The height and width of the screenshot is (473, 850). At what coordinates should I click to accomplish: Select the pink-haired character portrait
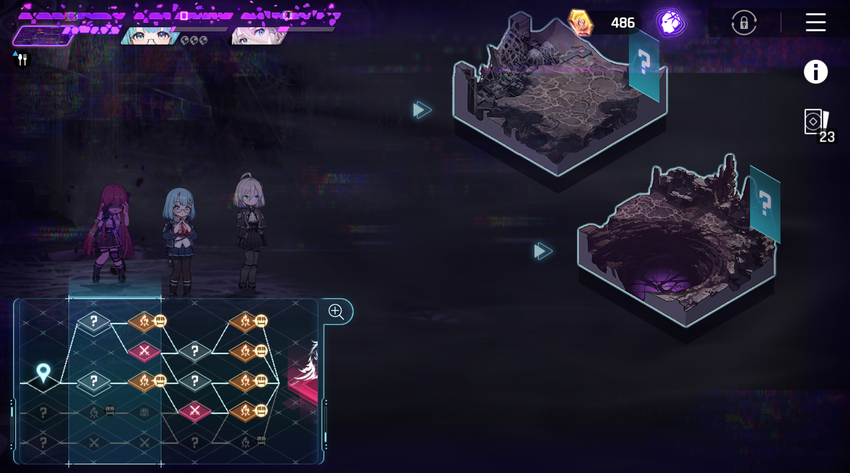pos(255,36)
